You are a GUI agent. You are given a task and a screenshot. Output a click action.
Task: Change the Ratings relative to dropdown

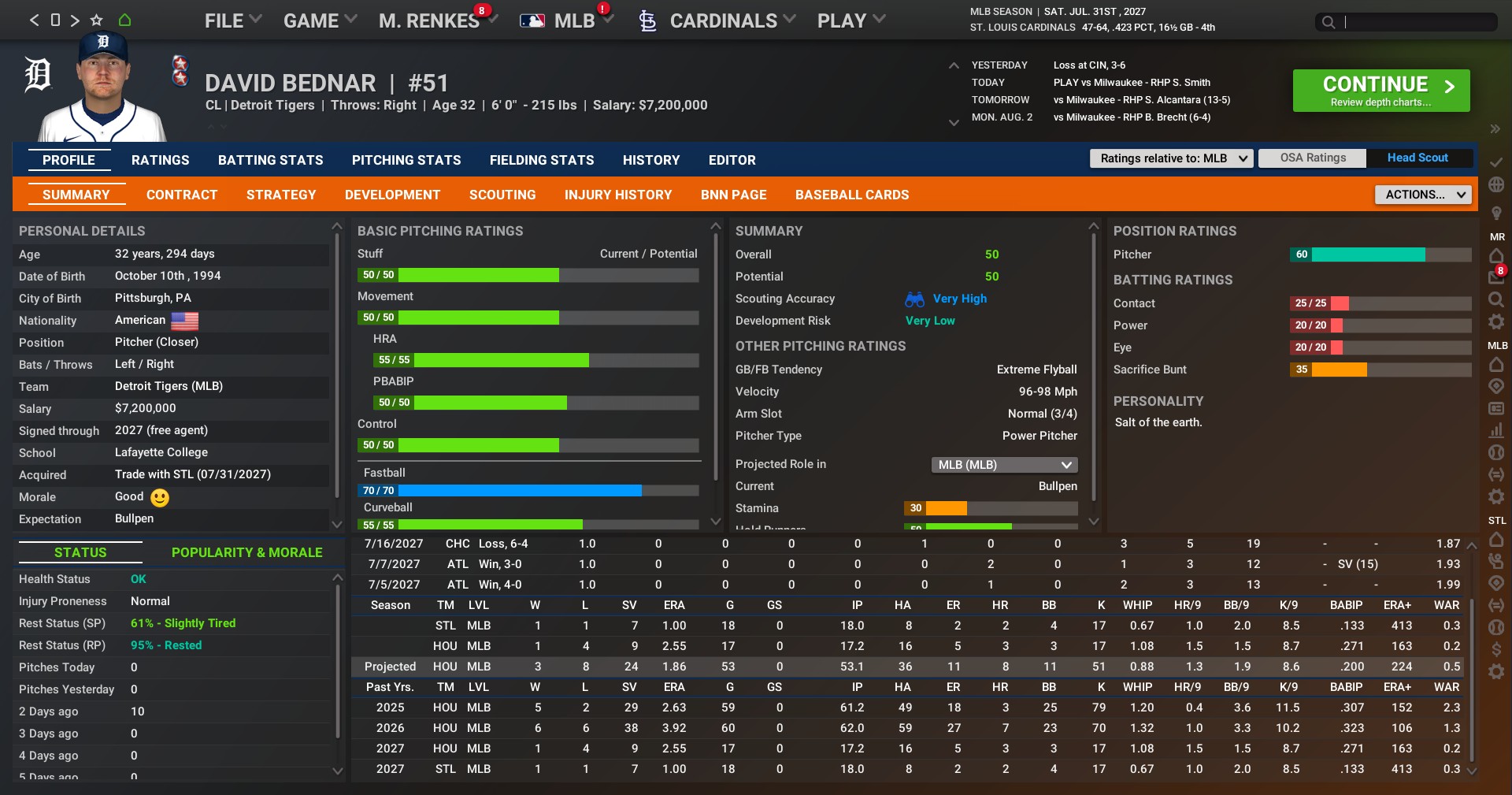pos(1171,158)
